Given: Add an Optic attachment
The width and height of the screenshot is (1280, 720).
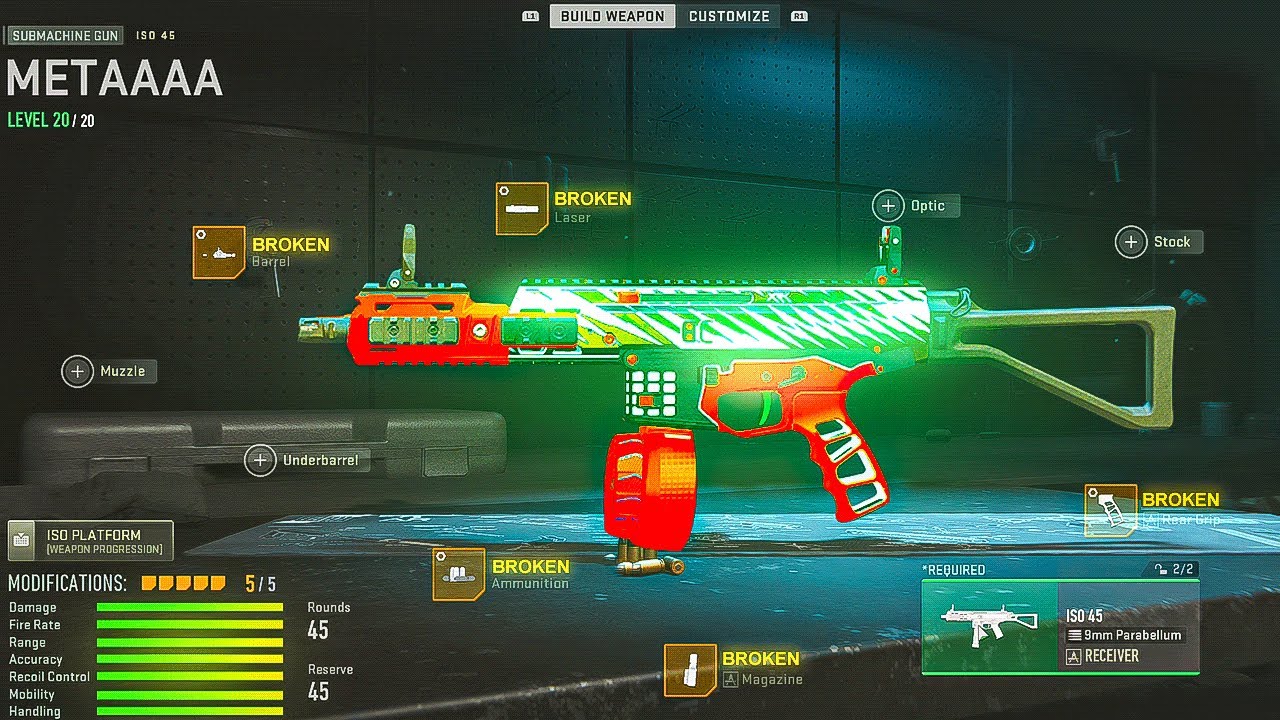Looking at the screenshot, I should [x=888, y=206].
